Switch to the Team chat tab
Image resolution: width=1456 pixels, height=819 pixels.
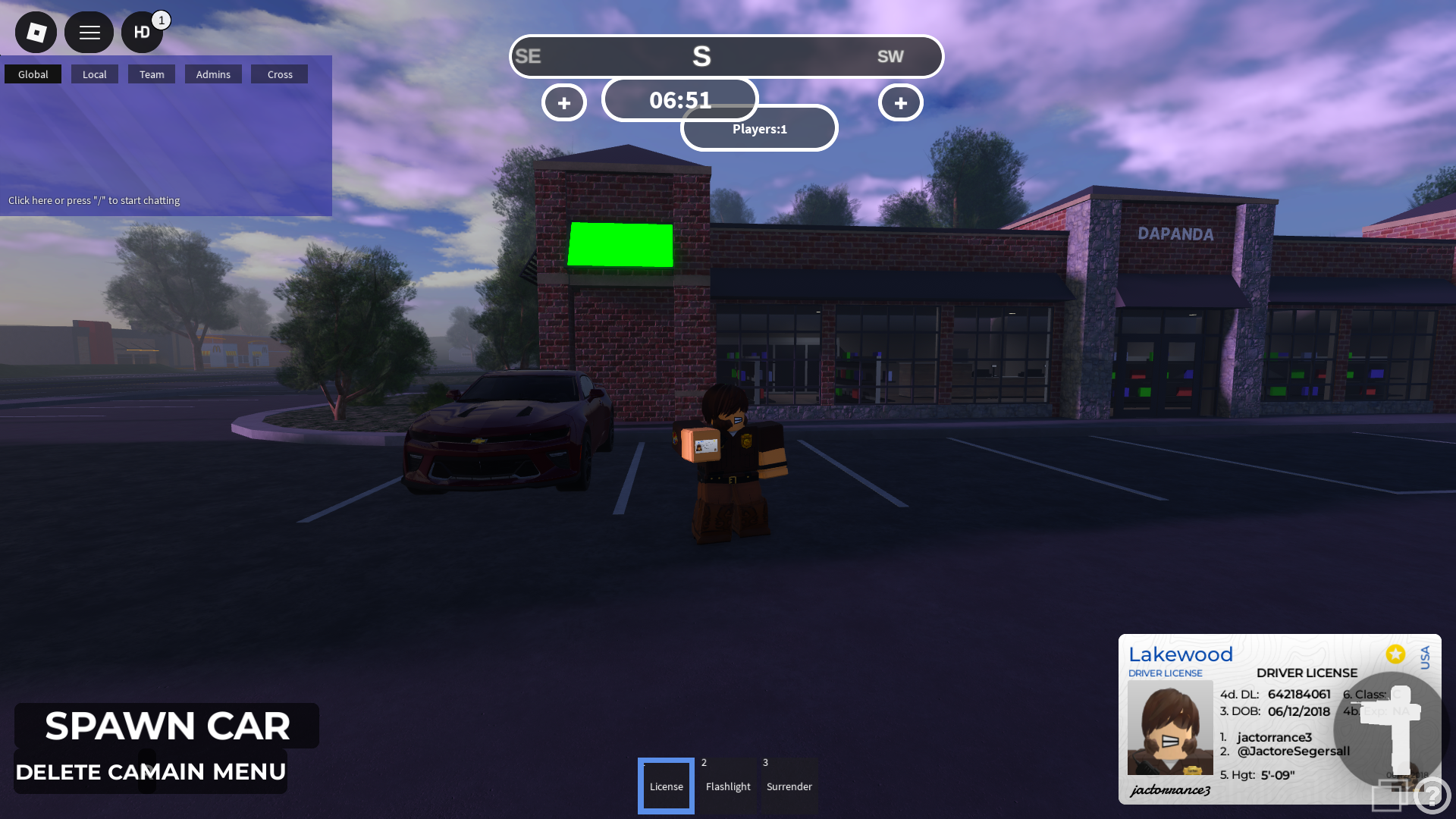[x=152, y=74]
